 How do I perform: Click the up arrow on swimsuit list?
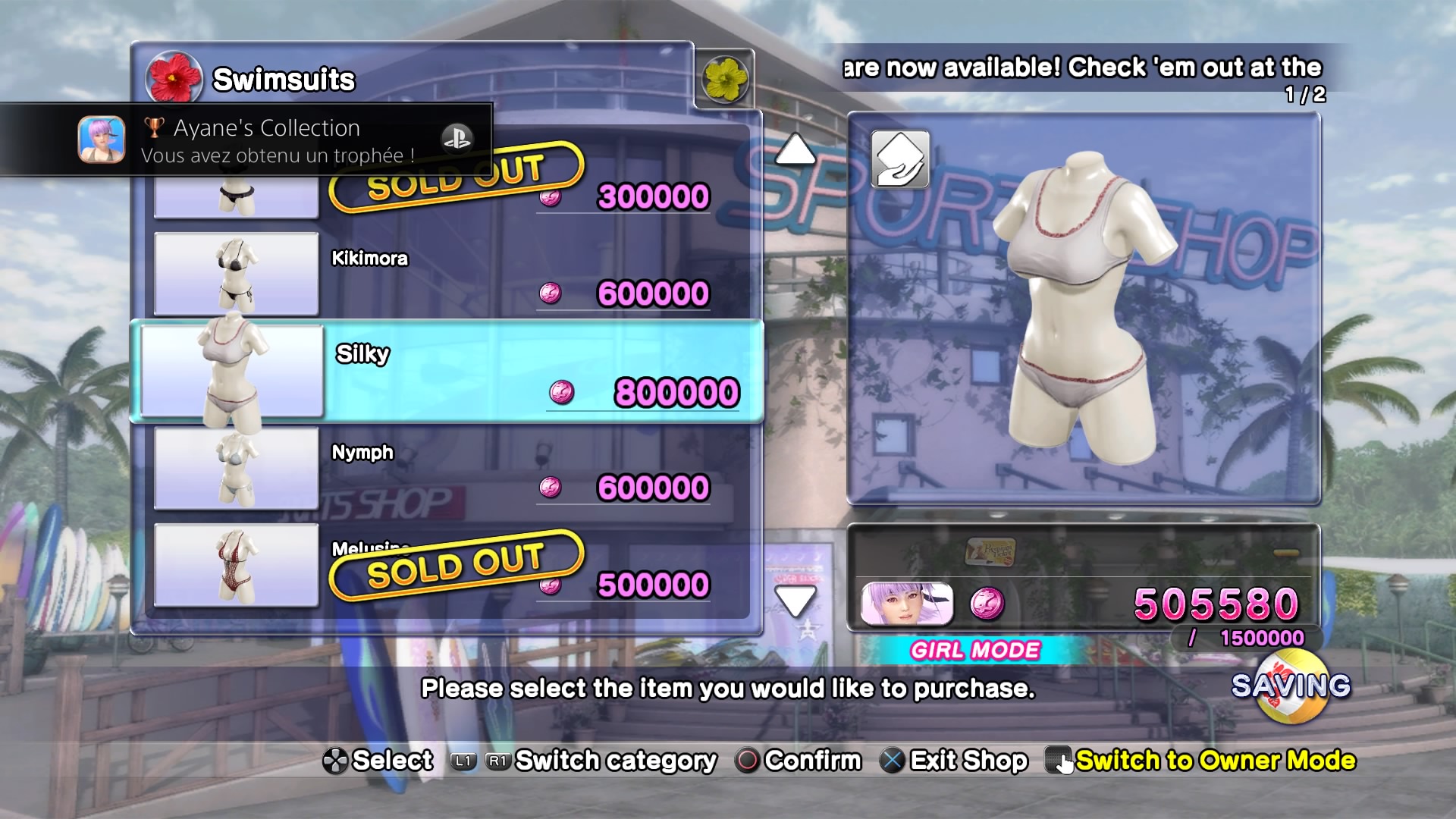(795, 149)
